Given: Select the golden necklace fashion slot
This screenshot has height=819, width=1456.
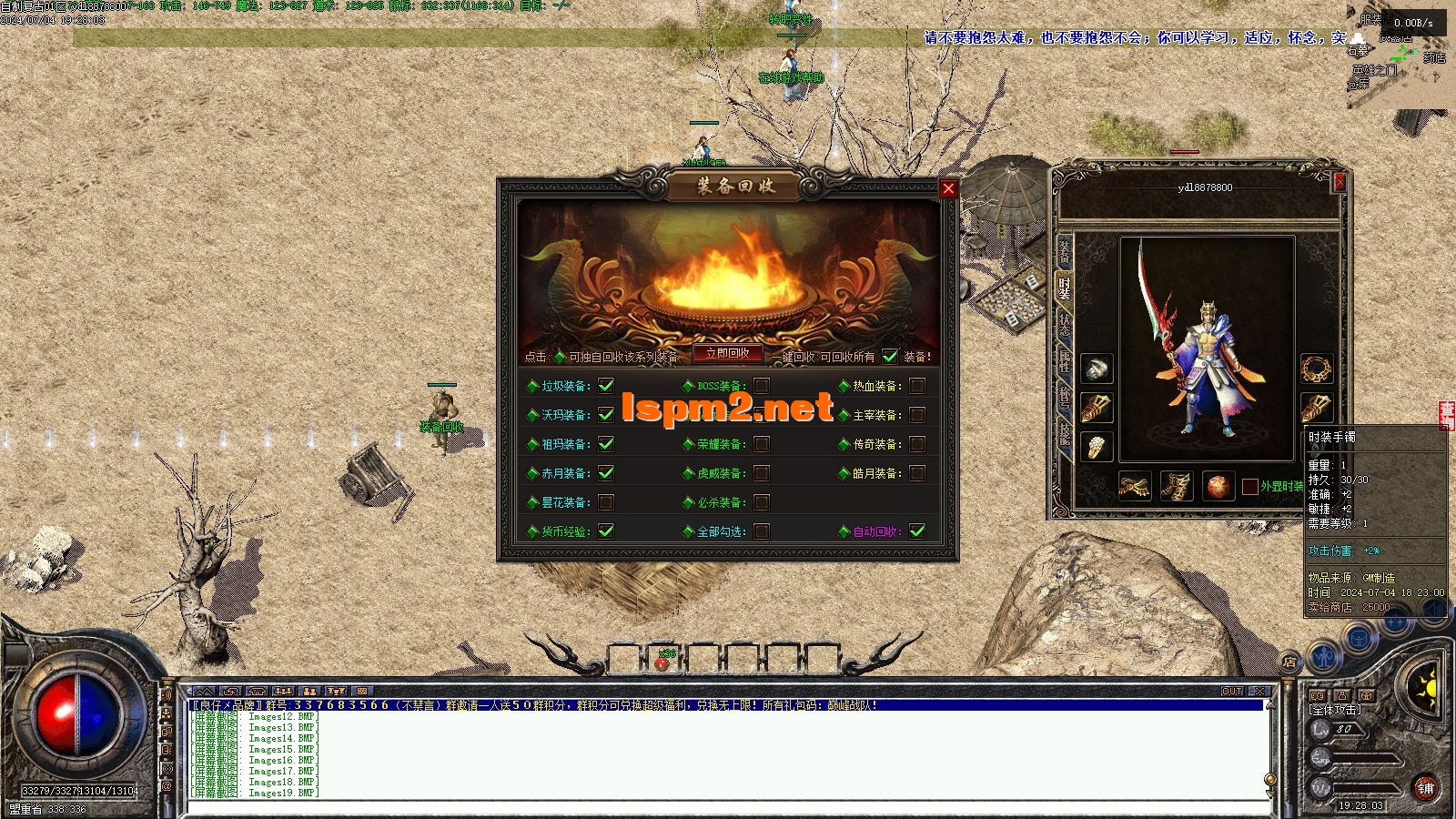Looking at the screenshot, I should (1316, 369).
